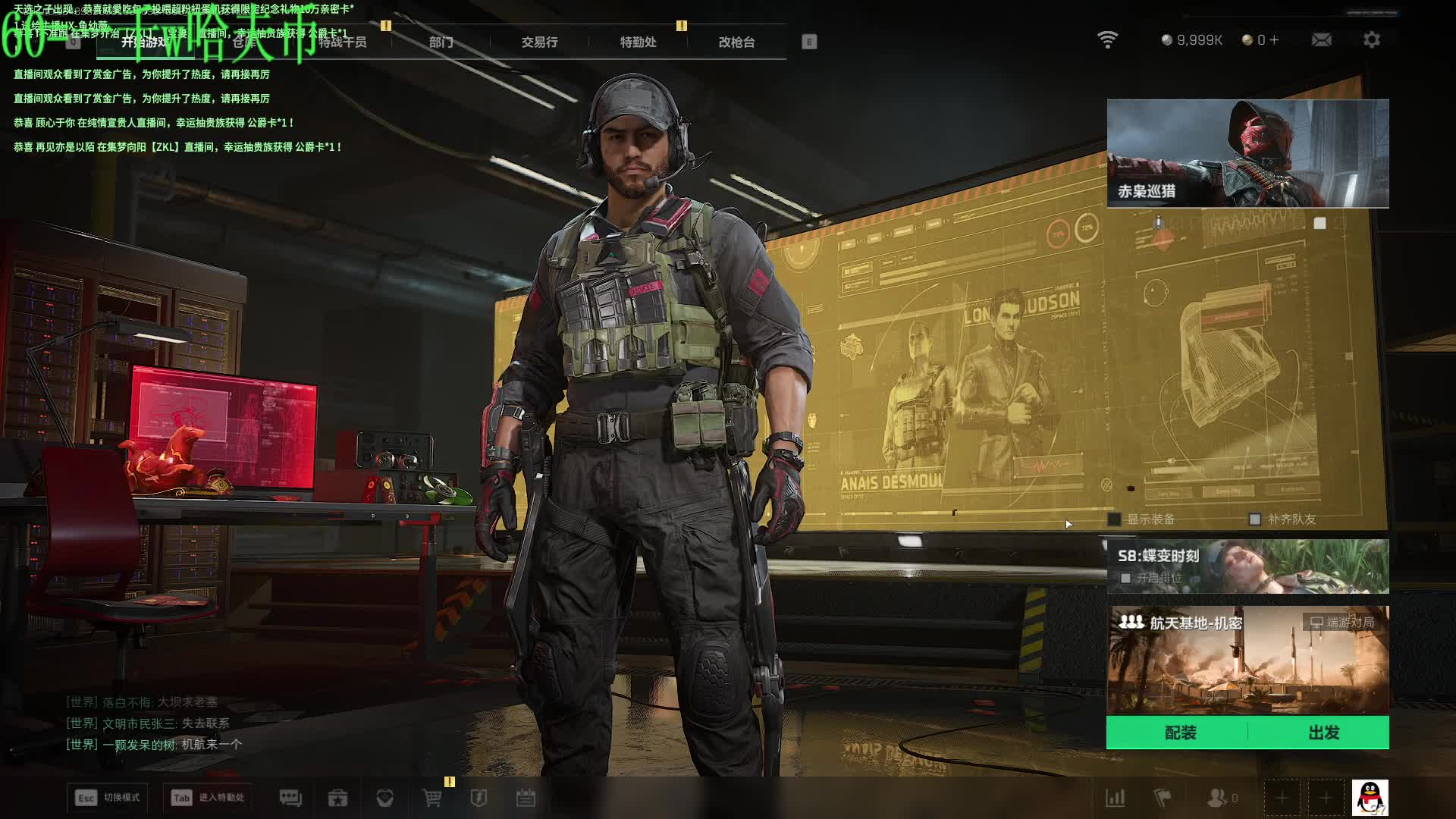This screenshot has height=819, width=1456.
Task: Choose the 航天基地-机密 map tile
Action: (x=1247, y=660)
